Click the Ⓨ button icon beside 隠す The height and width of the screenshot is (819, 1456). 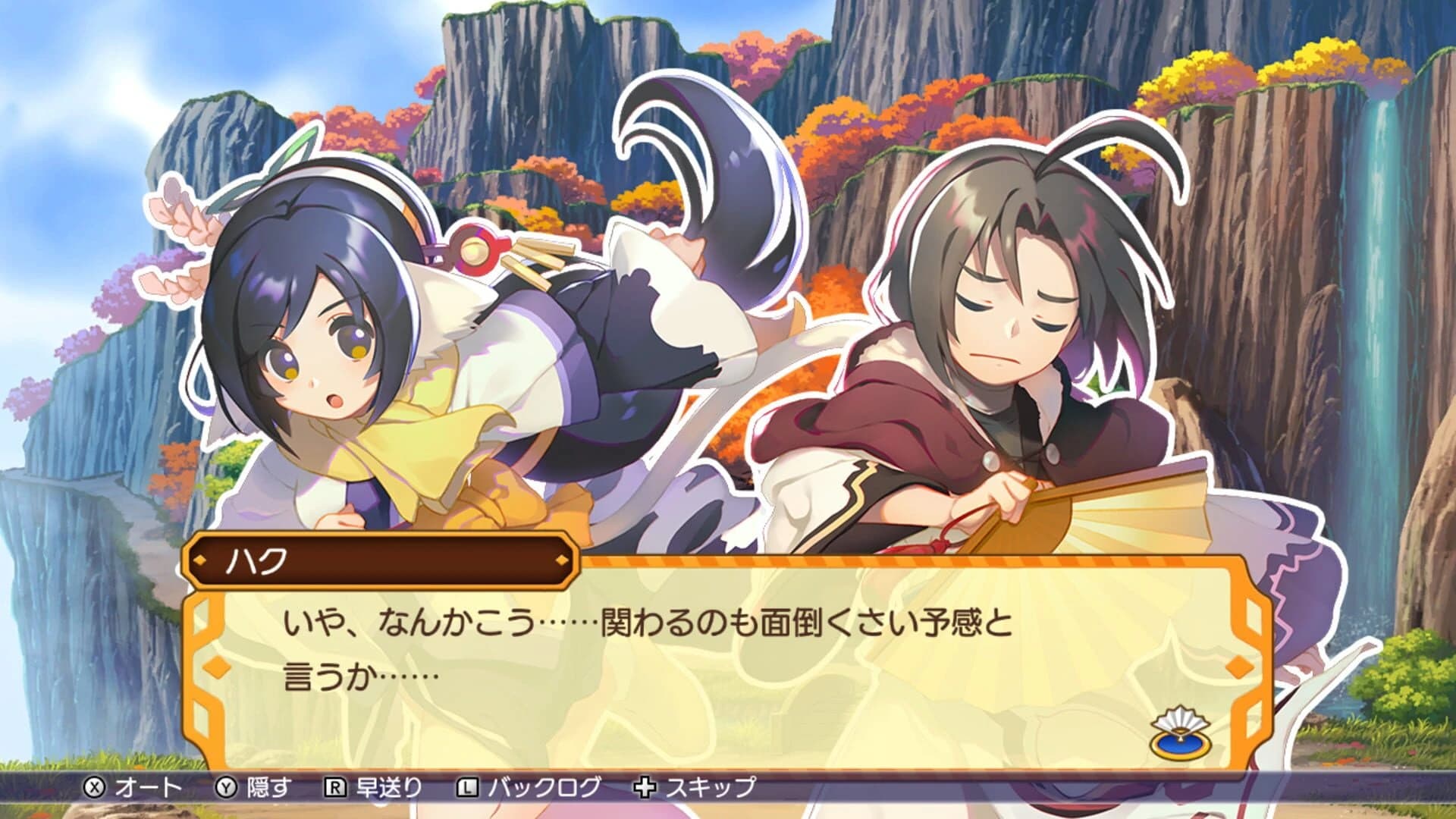(x=225, y=787)
